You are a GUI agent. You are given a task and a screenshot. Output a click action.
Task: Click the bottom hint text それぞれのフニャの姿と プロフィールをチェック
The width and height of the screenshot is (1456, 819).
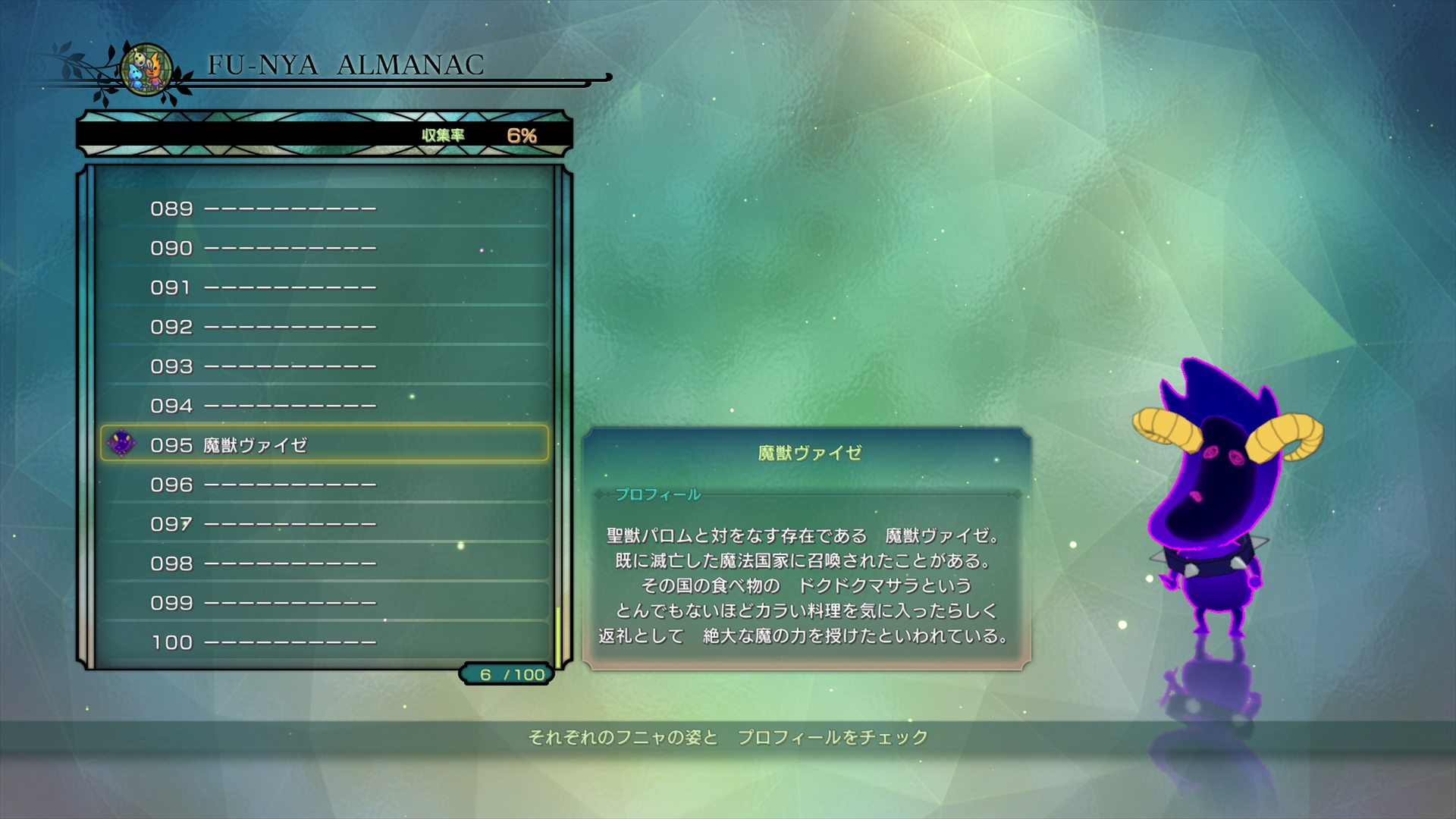[x=728, y=735]
